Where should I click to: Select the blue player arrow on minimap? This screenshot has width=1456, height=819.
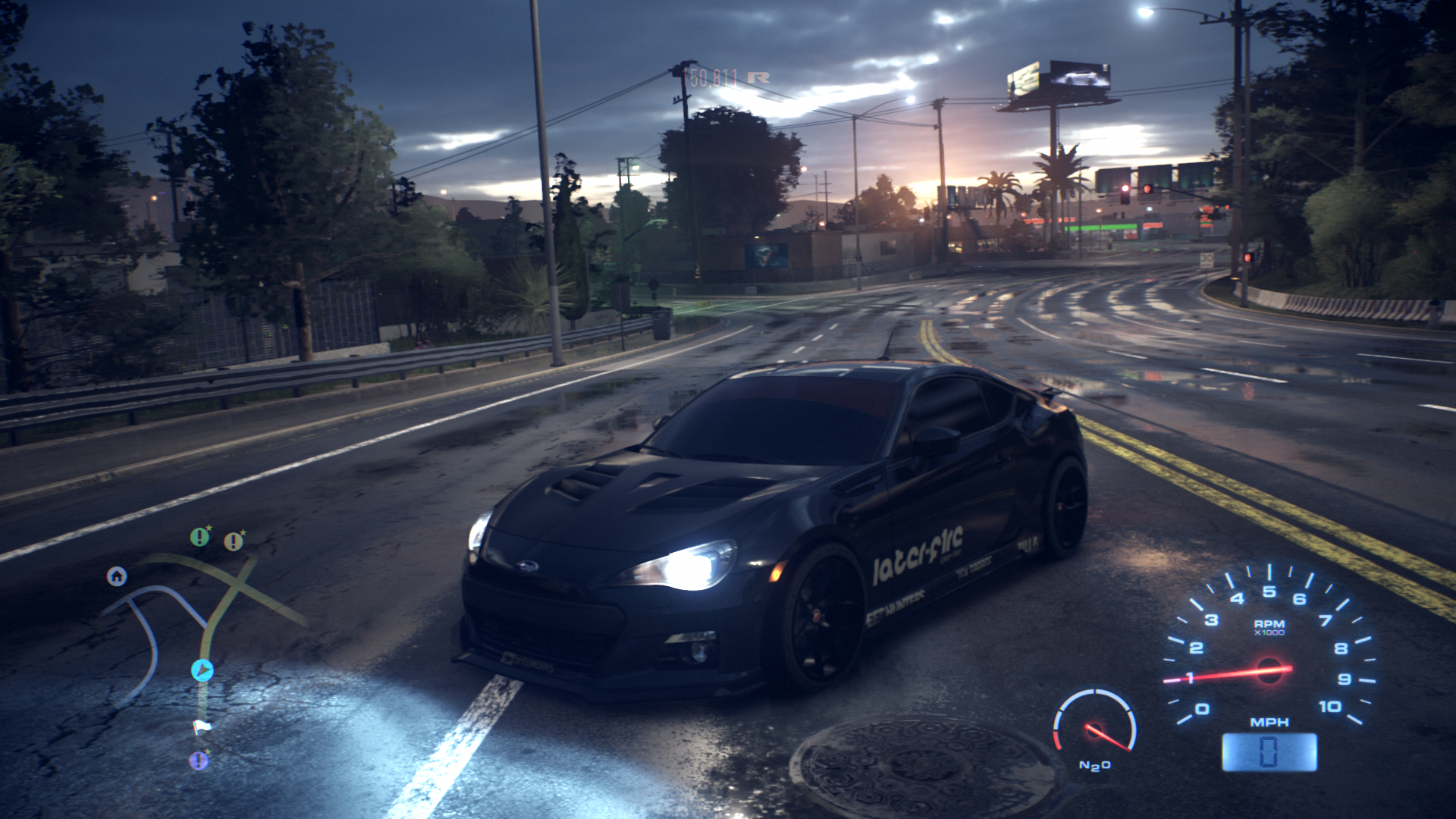click(x=202, y=670)
